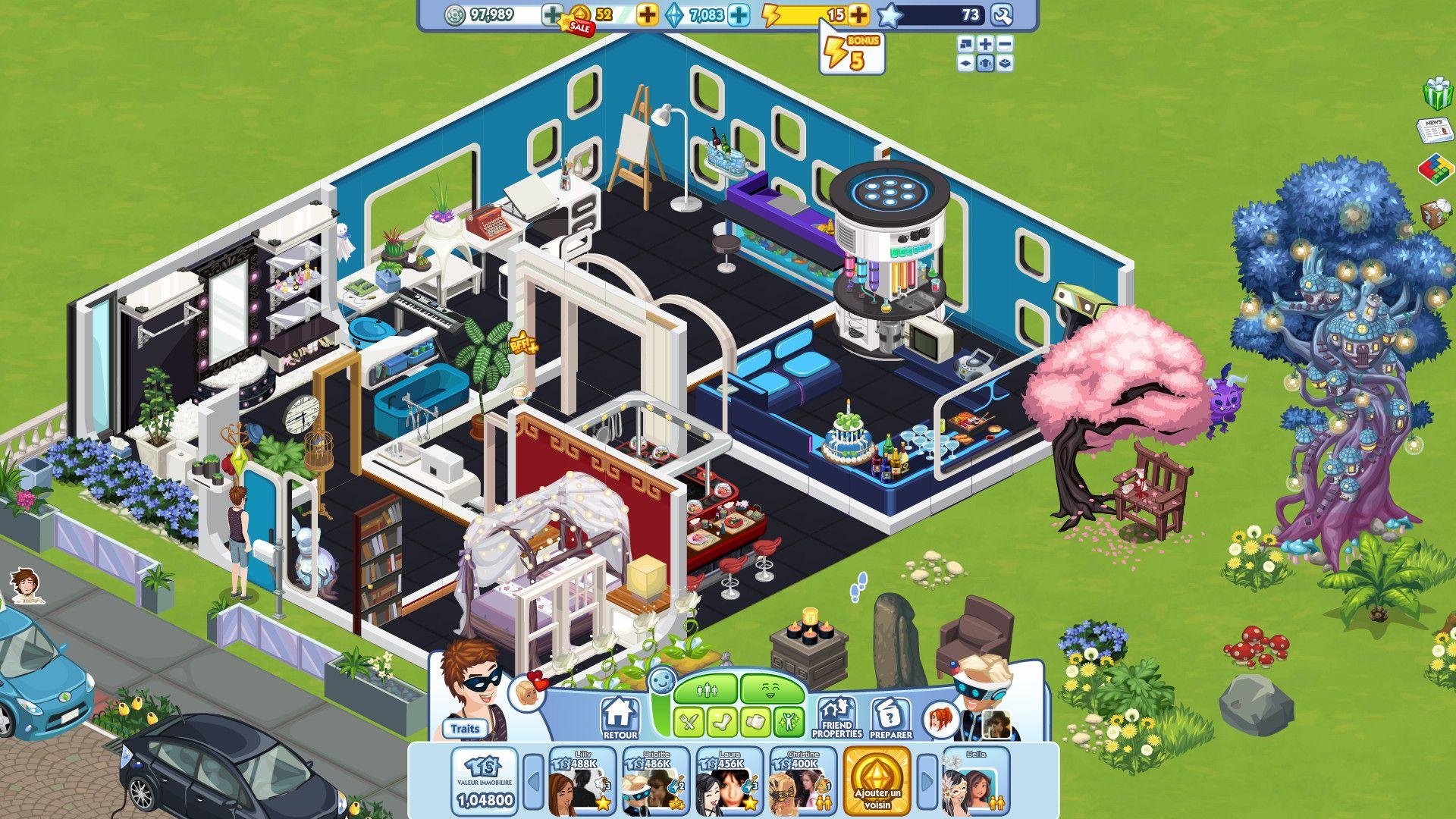Switch to cutaway wall view
This screenshot has width=1456, height=819.
1004,64
